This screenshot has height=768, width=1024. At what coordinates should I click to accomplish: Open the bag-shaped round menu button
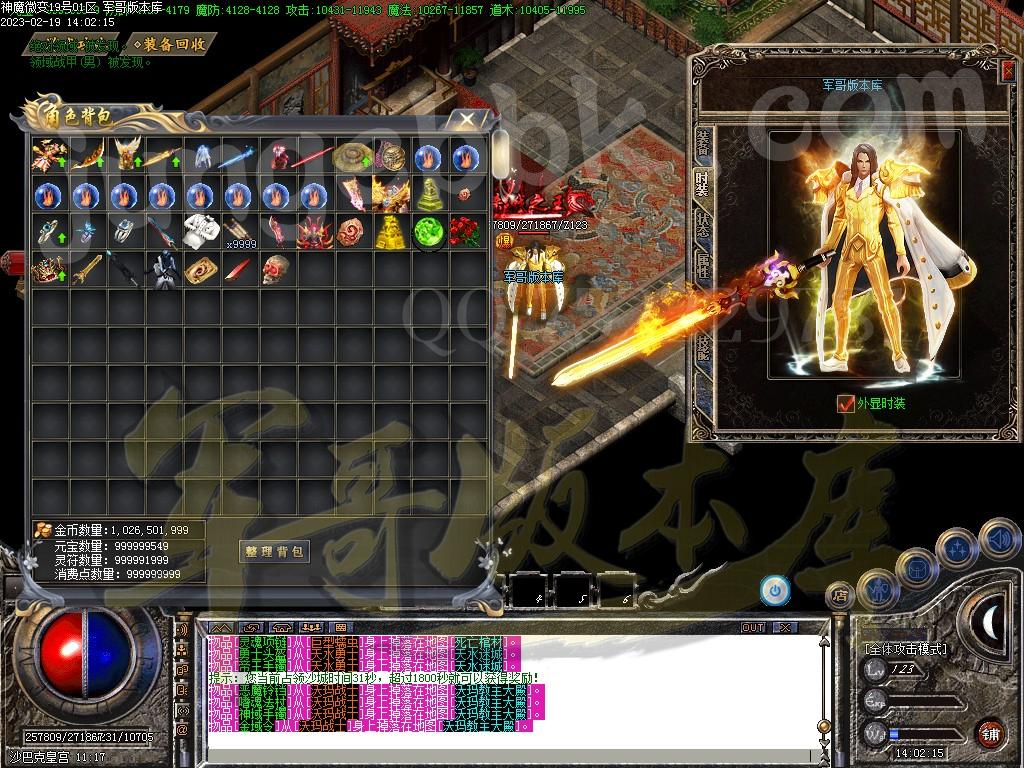tap(915, 568)
